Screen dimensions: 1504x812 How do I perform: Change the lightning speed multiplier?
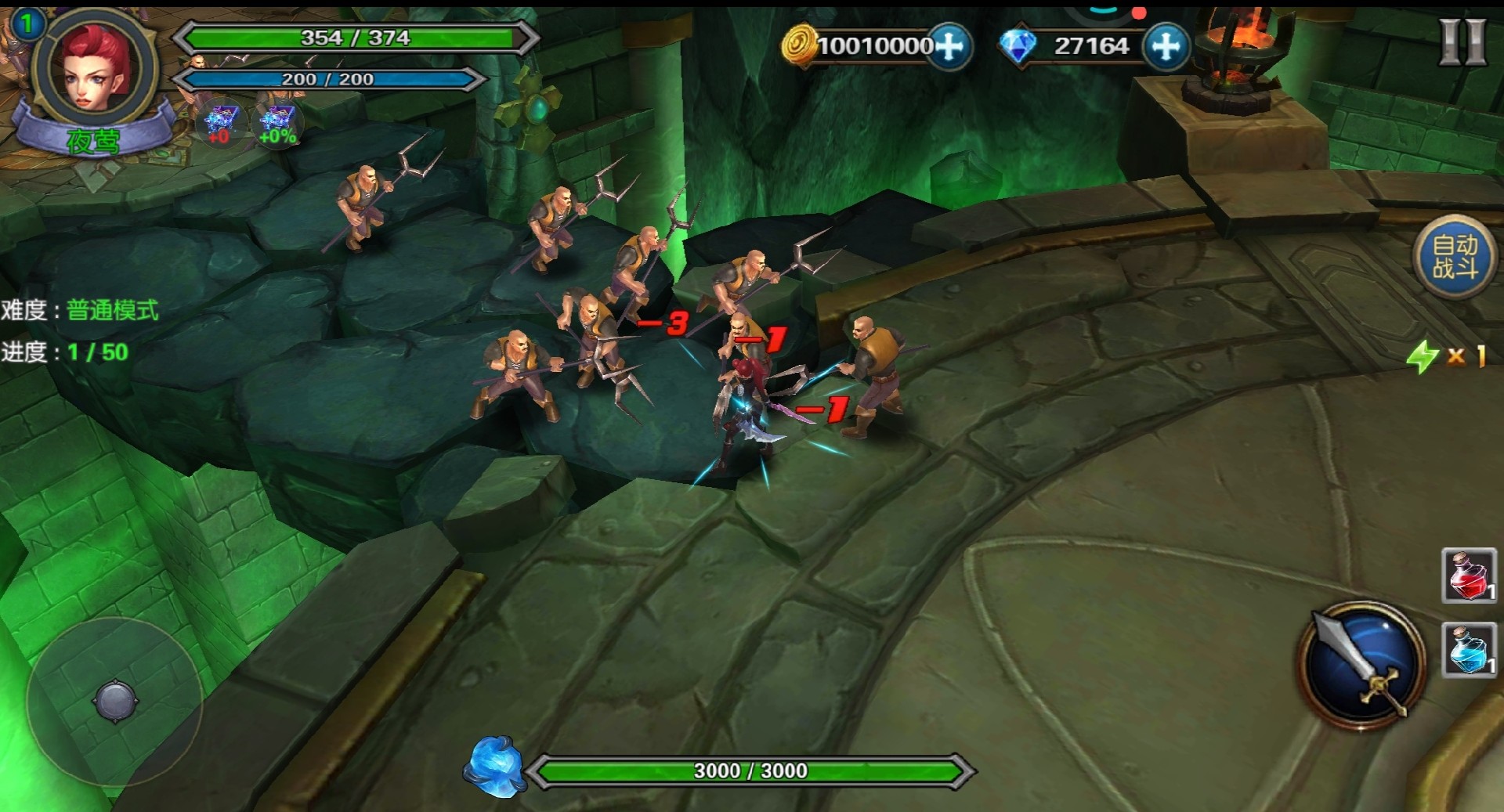click(x=1447, y=356)
